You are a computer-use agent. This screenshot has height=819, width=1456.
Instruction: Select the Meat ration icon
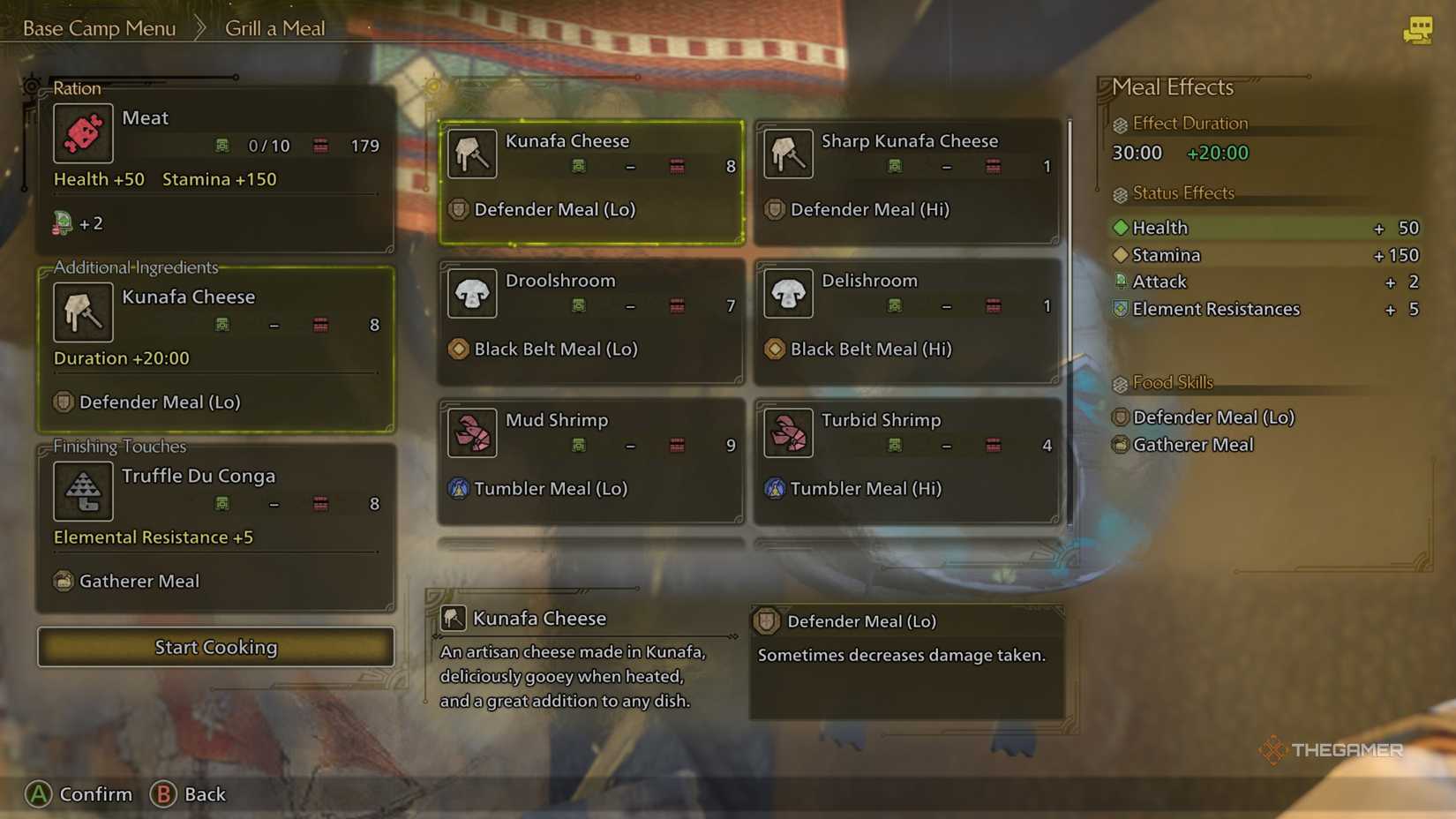coord(83,133)
